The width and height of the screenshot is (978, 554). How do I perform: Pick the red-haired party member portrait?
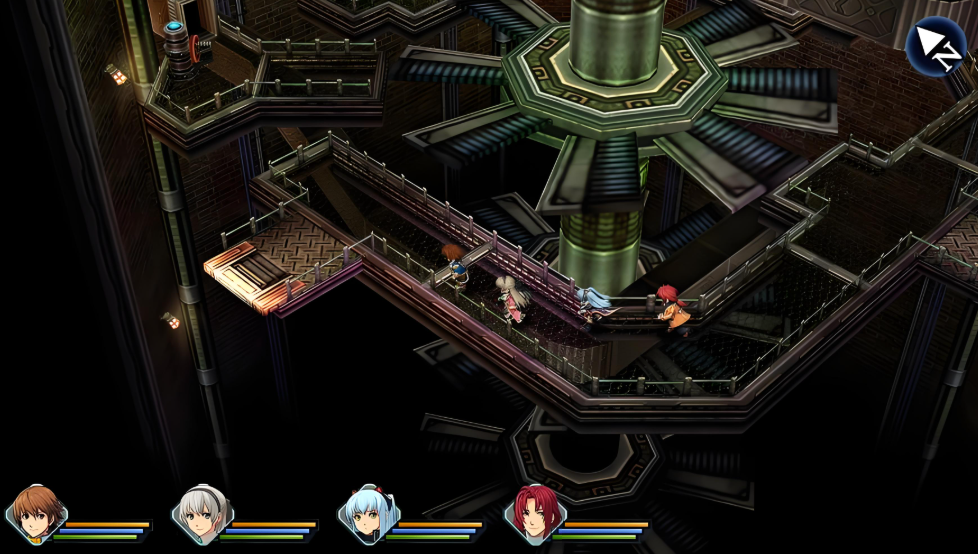click(x=535, y=513)
